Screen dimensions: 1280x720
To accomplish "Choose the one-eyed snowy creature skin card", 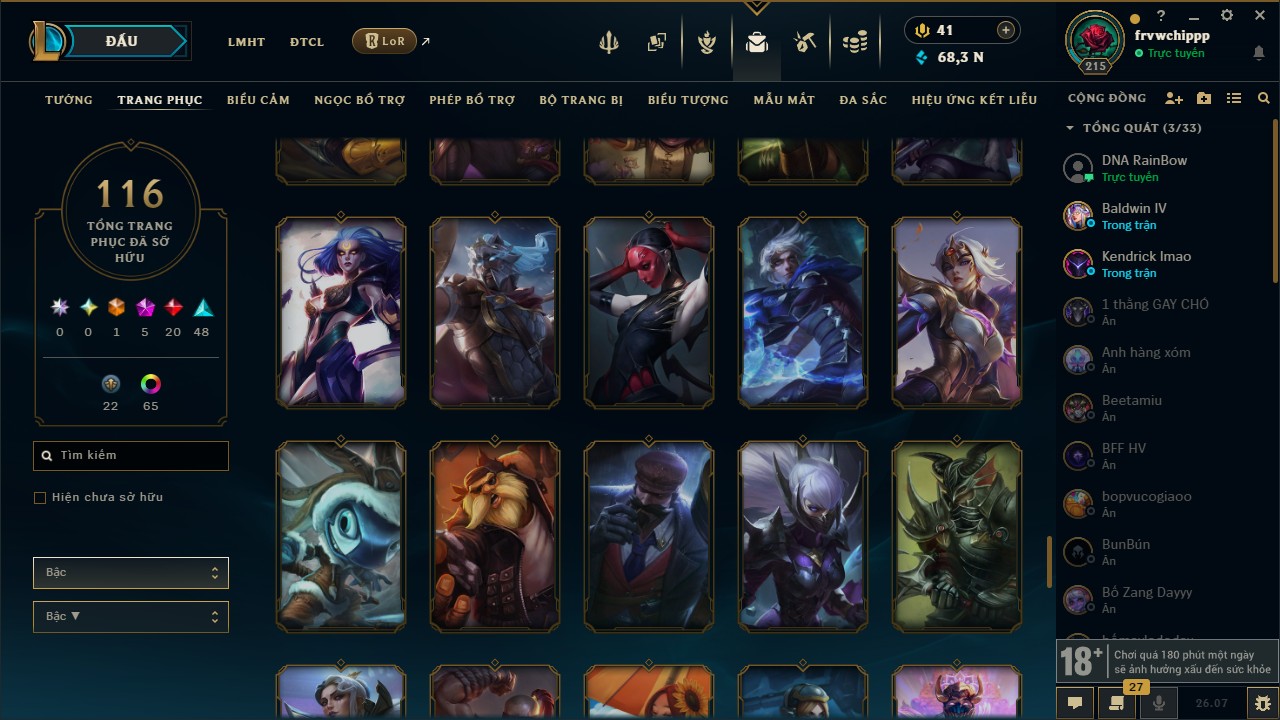I will 341,537.
